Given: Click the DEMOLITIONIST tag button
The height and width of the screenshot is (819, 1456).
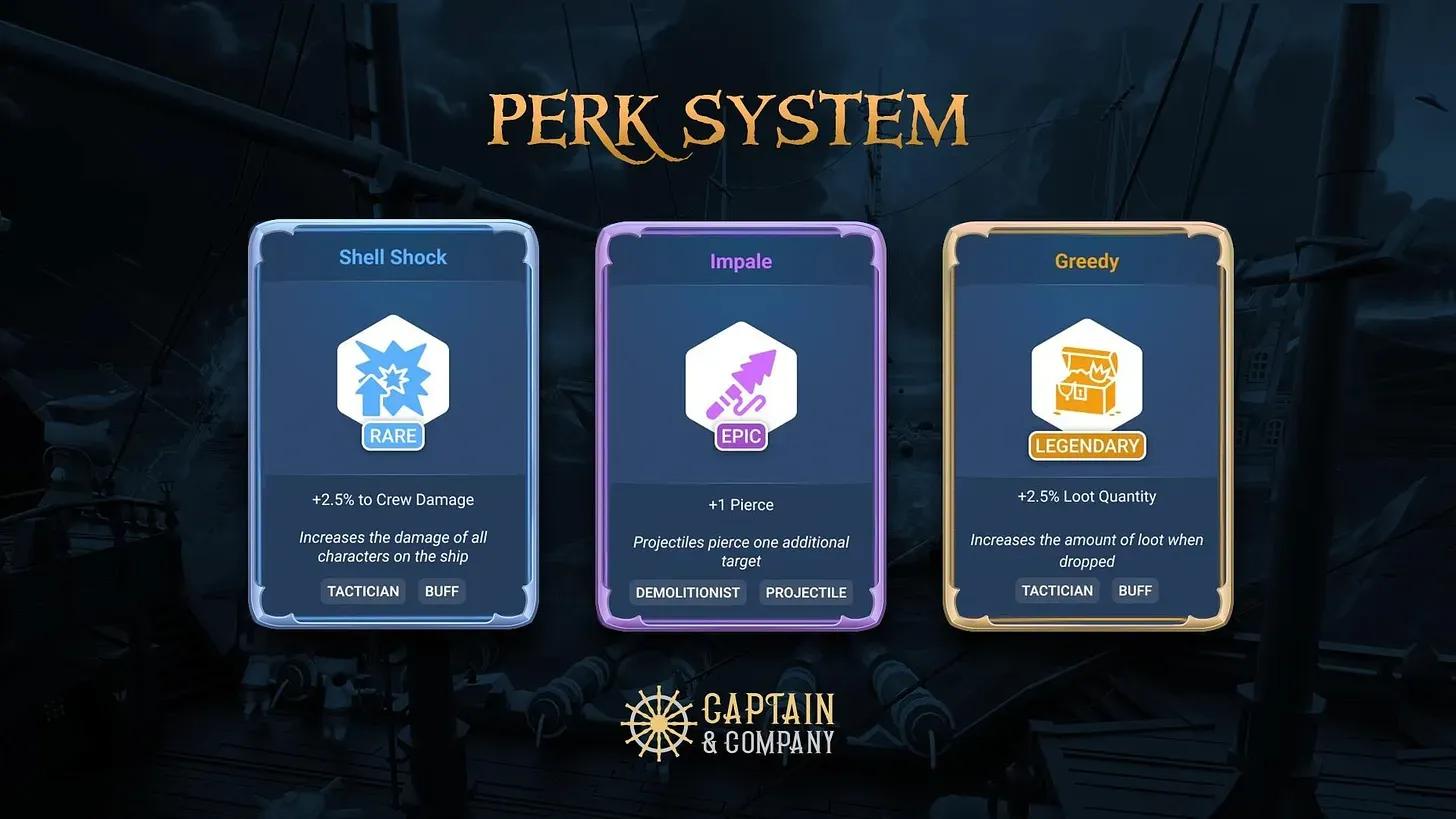Looking at the screenshot, I should pos(688,592).
